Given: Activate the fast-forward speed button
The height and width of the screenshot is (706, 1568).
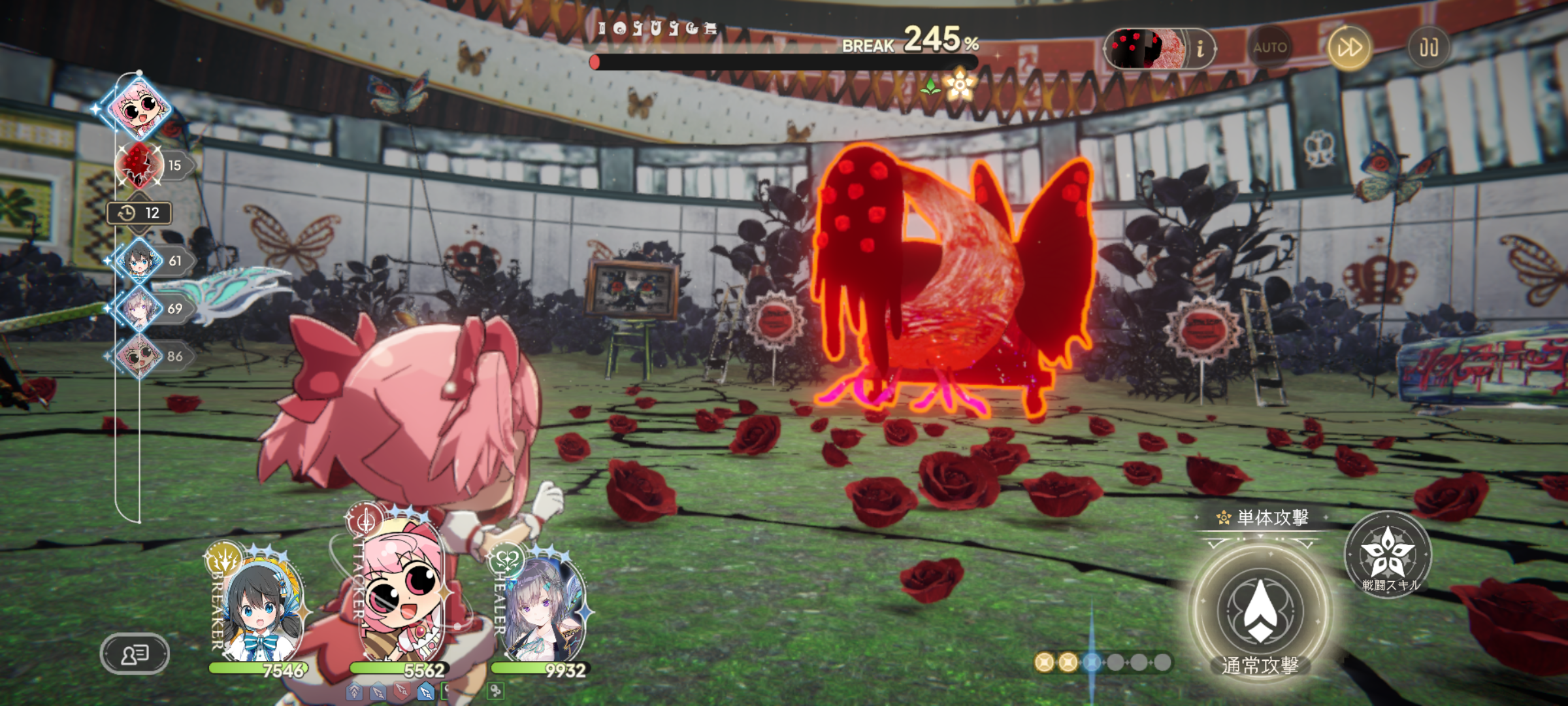Looking at the screenshot, I should (1349, 48).
